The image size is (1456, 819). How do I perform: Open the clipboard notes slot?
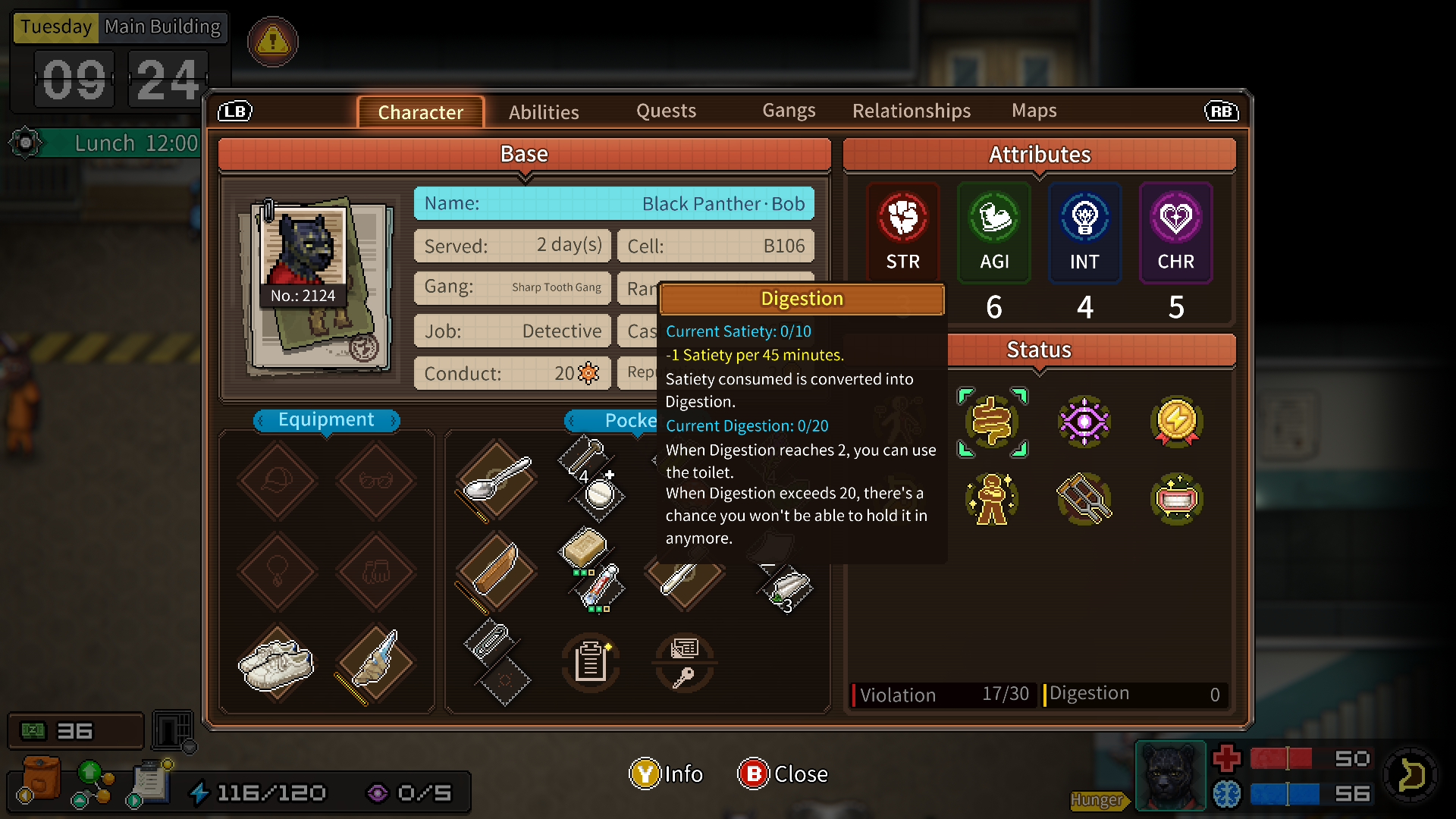click(591, 662)
